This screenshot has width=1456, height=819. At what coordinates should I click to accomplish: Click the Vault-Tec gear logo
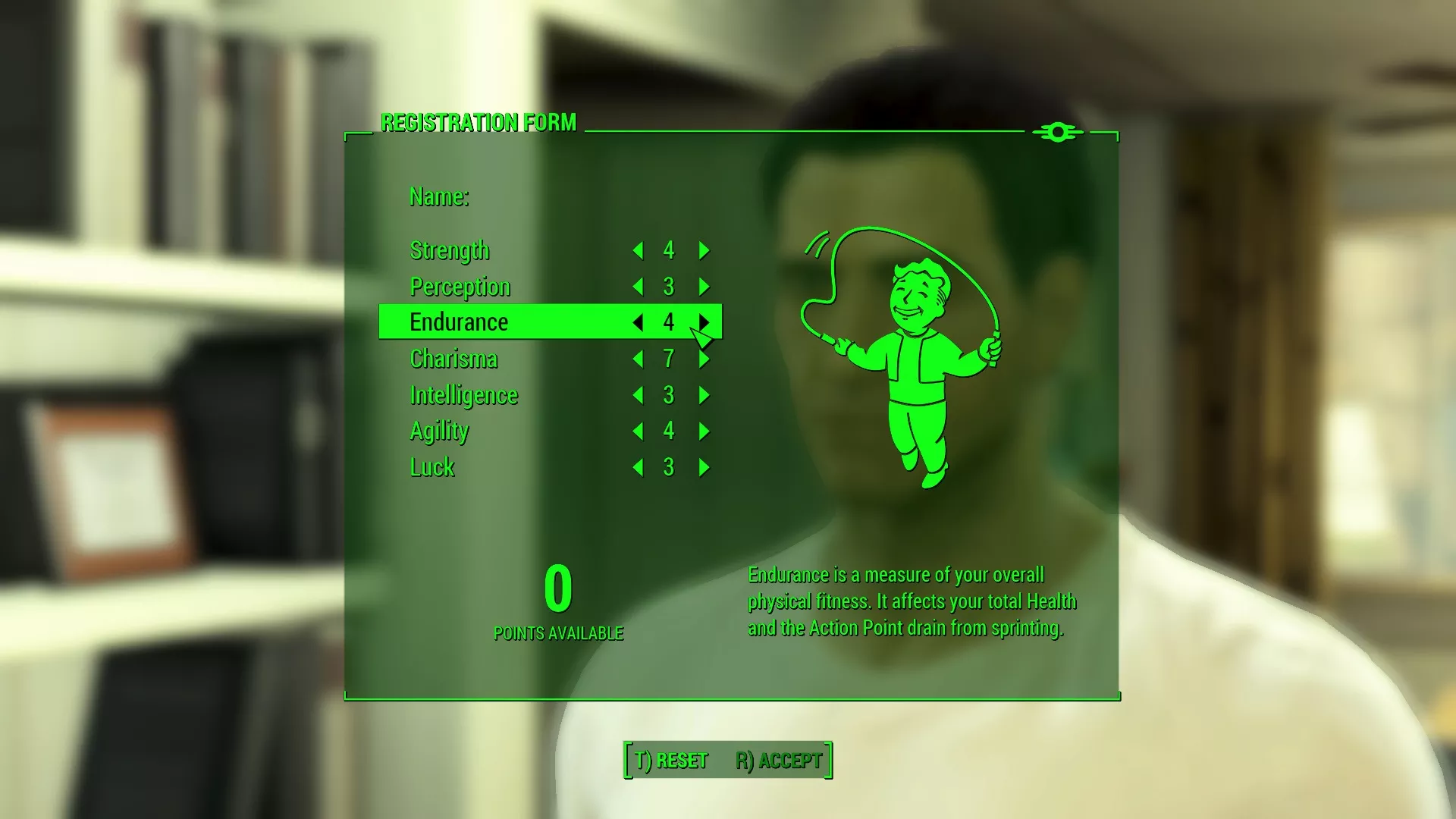pos(1056,132)
